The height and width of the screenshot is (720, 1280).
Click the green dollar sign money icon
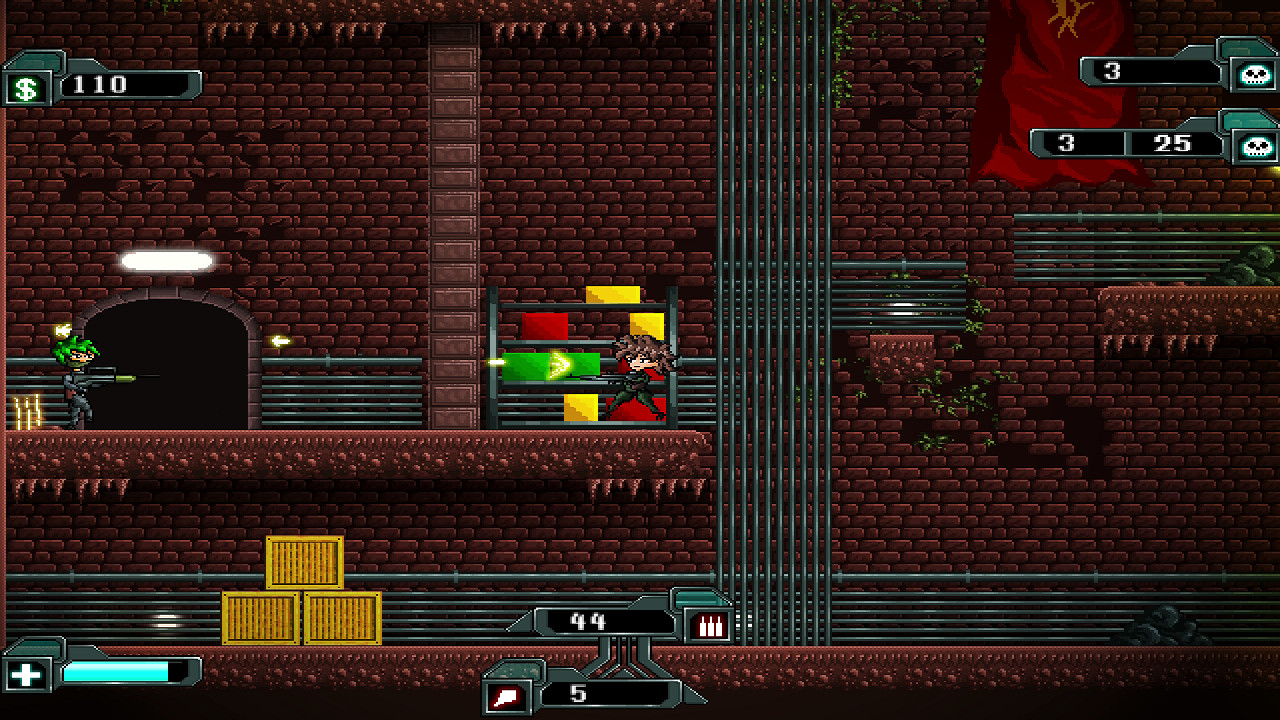25,87
